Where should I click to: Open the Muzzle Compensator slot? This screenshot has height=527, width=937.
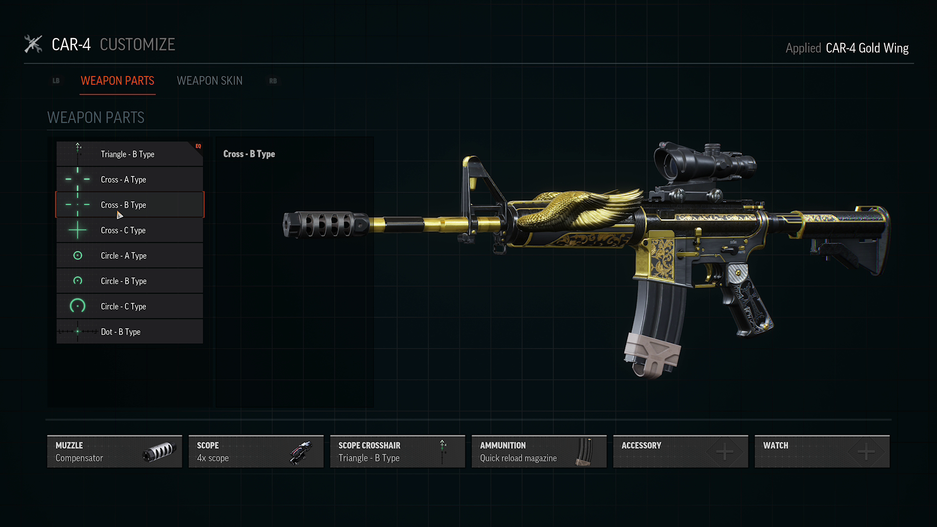pyautogui.click(x=115, y=452)
